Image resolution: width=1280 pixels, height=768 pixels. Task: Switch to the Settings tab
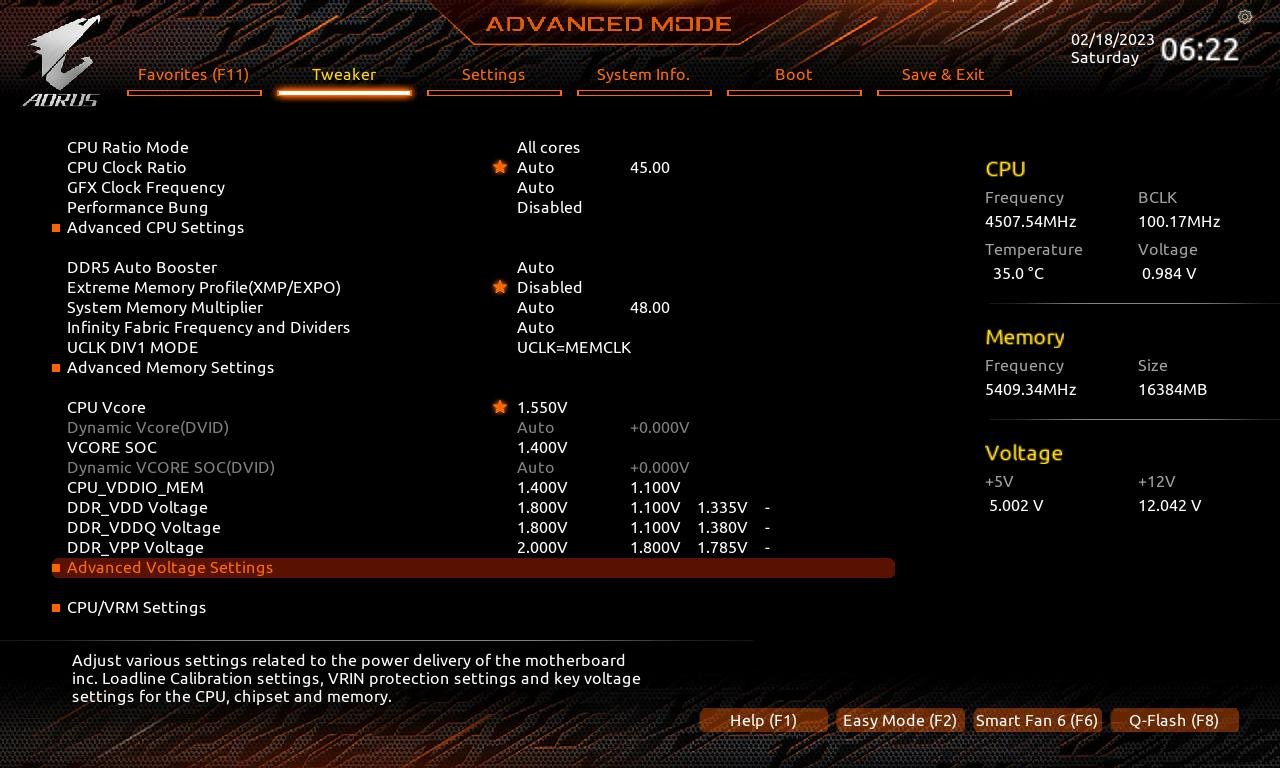point(493,75)
